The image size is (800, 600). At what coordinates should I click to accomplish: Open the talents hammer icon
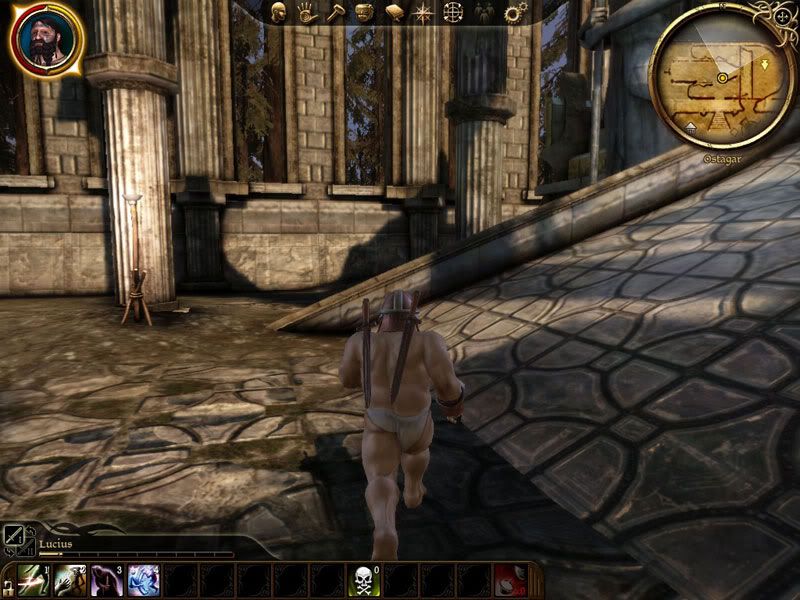pos(335,13)
